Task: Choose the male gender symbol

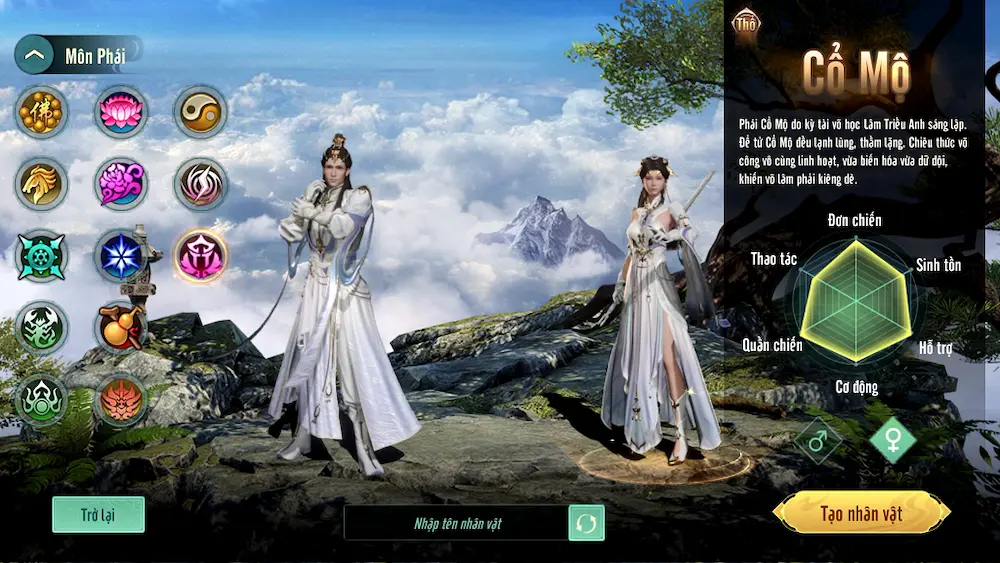Action: click(818, 440)
